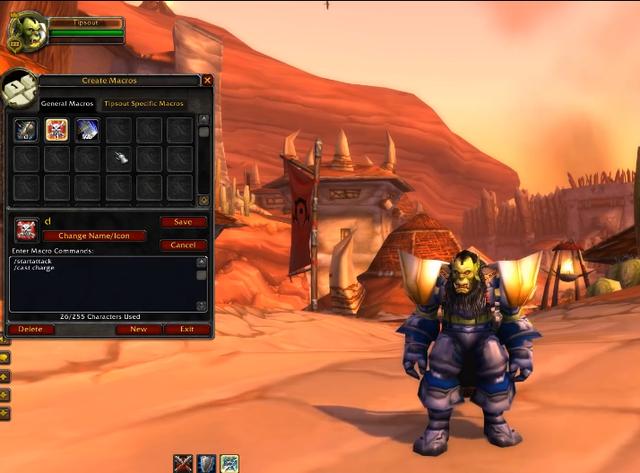Select the highlighted red skull macro slot

click(57, 130)
